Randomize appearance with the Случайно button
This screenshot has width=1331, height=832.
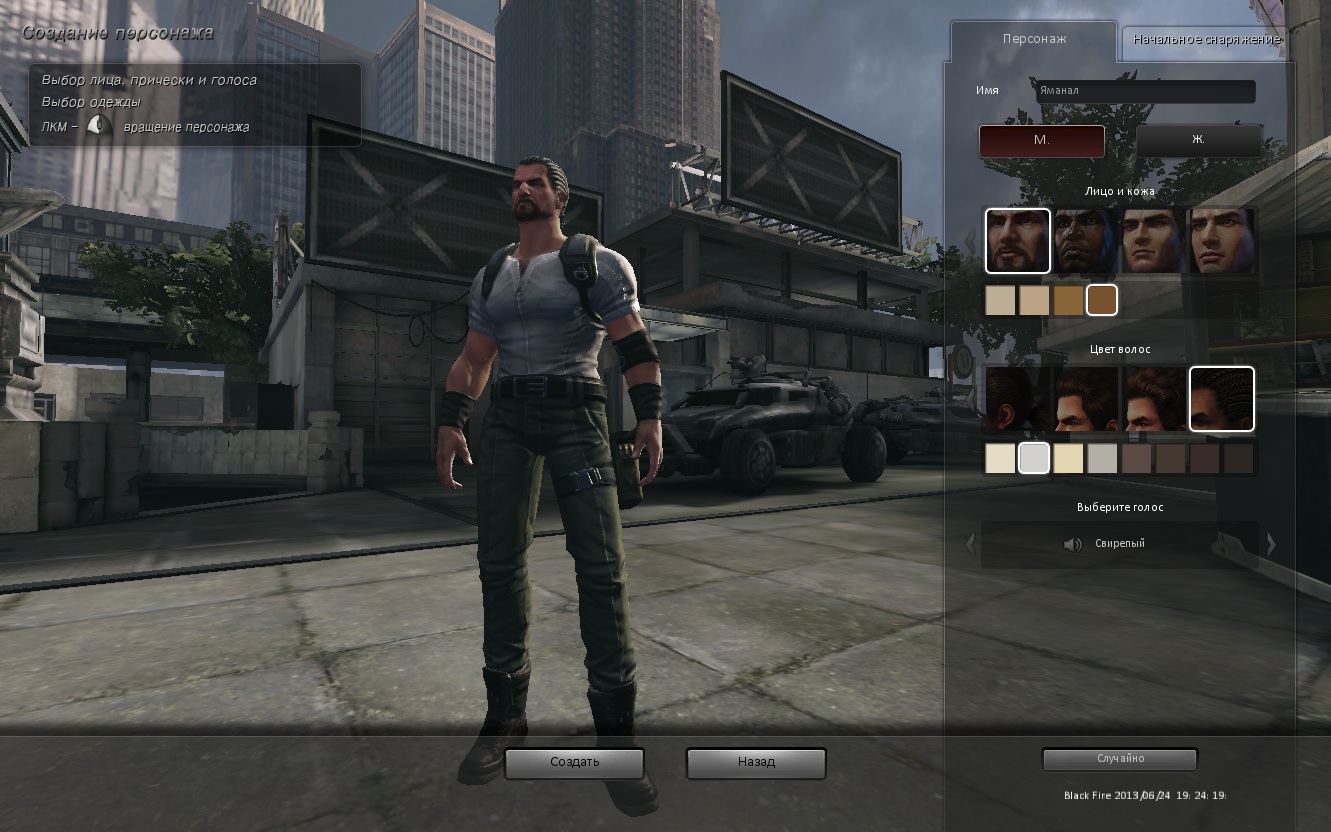tap(1120, 759)
